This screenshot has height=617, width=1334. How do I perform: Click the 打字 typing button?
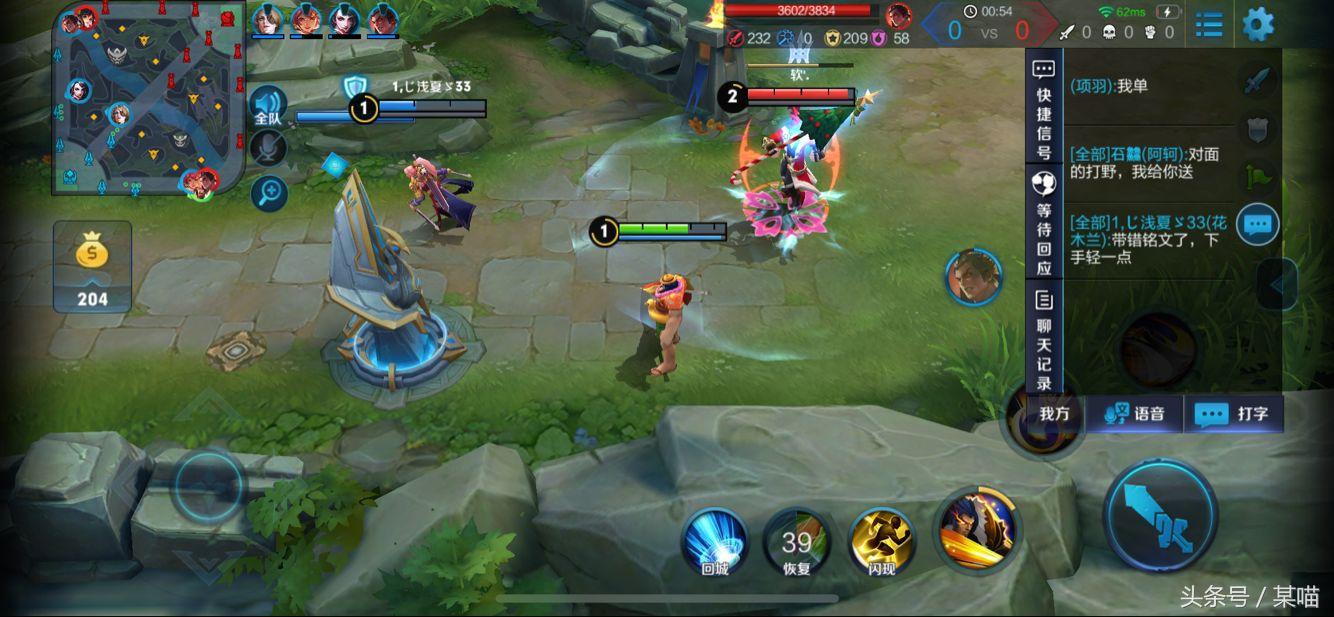point(1233,414)
